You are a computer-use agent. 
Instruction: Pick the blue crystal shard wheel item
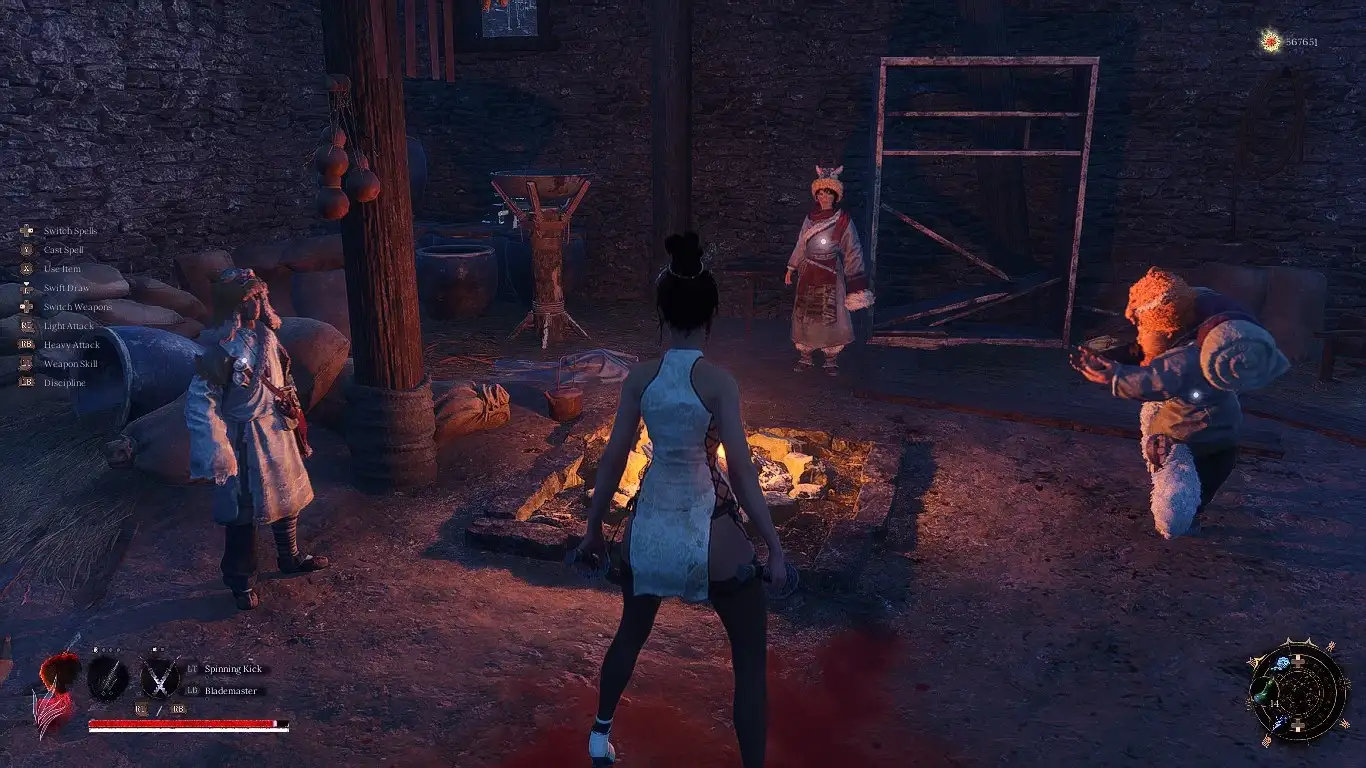click(x=1279, y=722)
